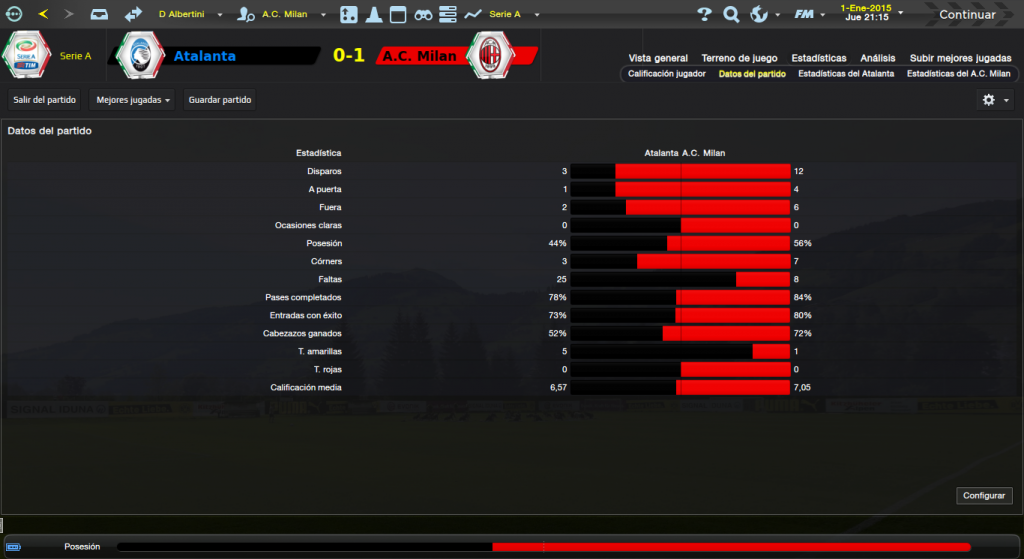The width and height of the screenshot is (1024, 559).
Task: Save the match with Guardar partido
Action: (x=220, y=100)
